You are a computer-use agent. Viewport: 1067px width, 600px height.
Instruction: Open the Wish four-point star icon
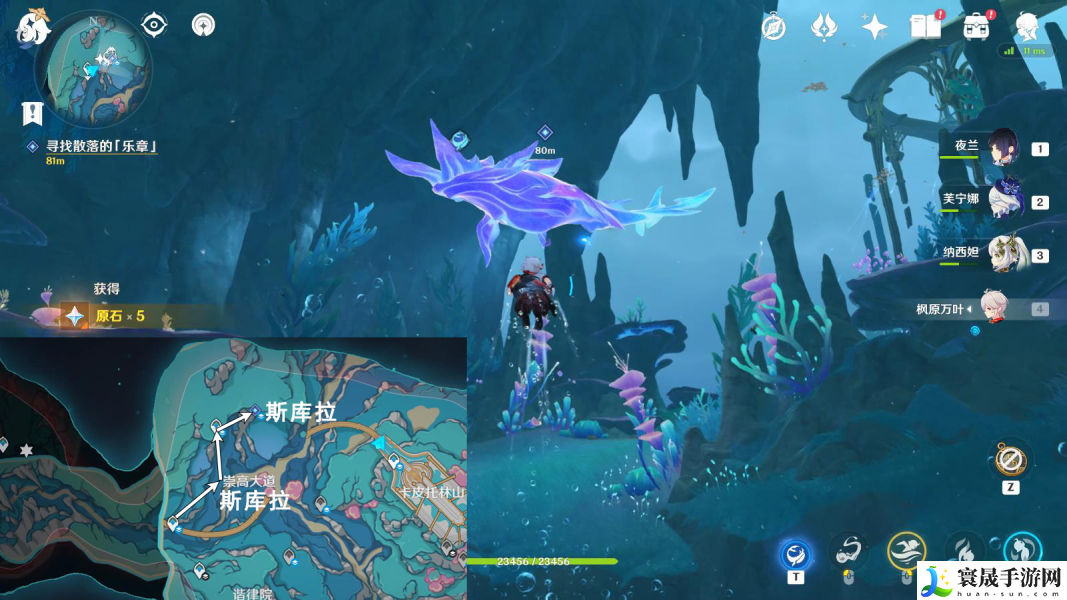[874, 27]
